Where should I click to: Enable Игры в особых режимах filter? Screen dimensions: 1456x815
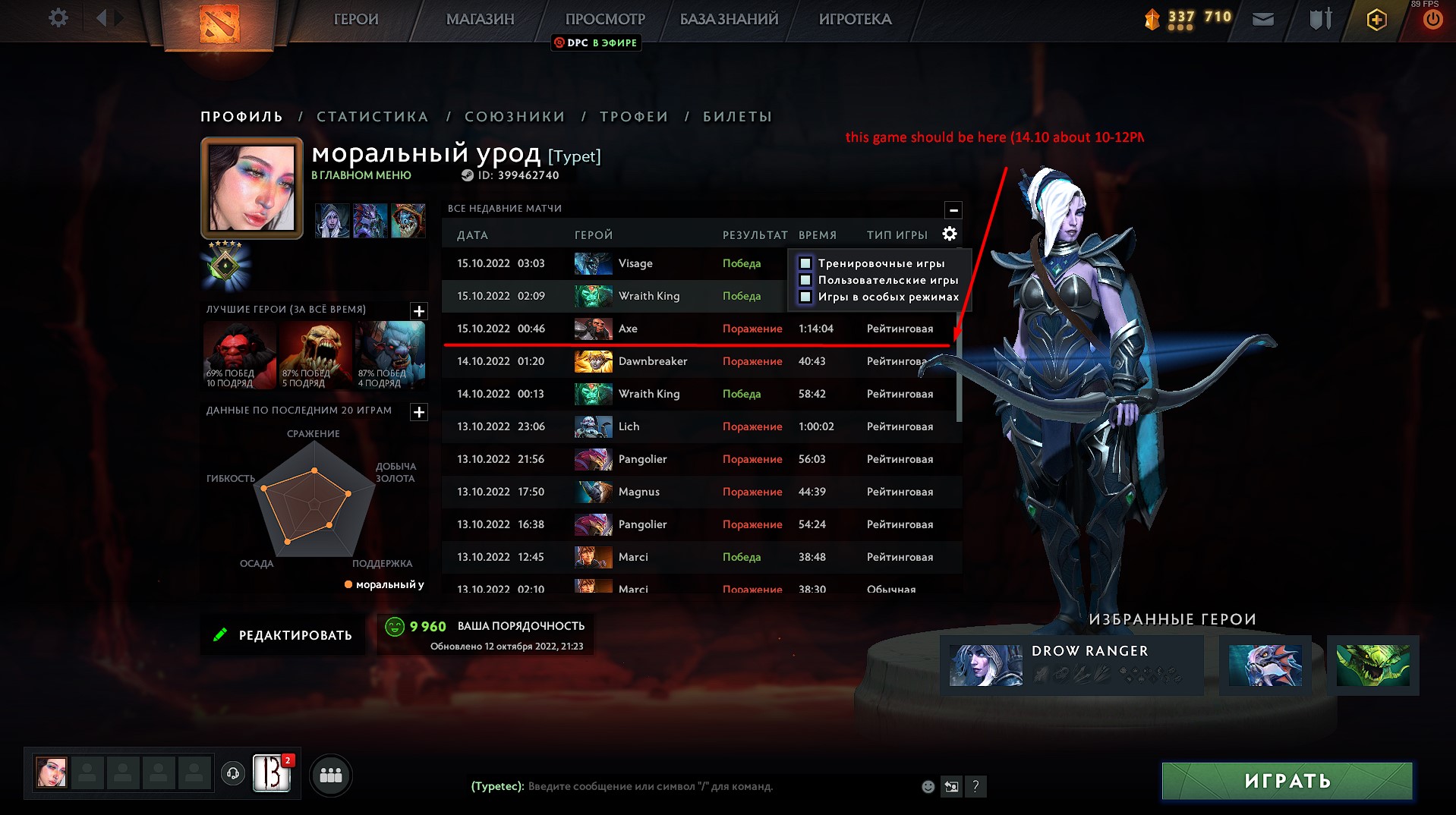pos(804,297)
